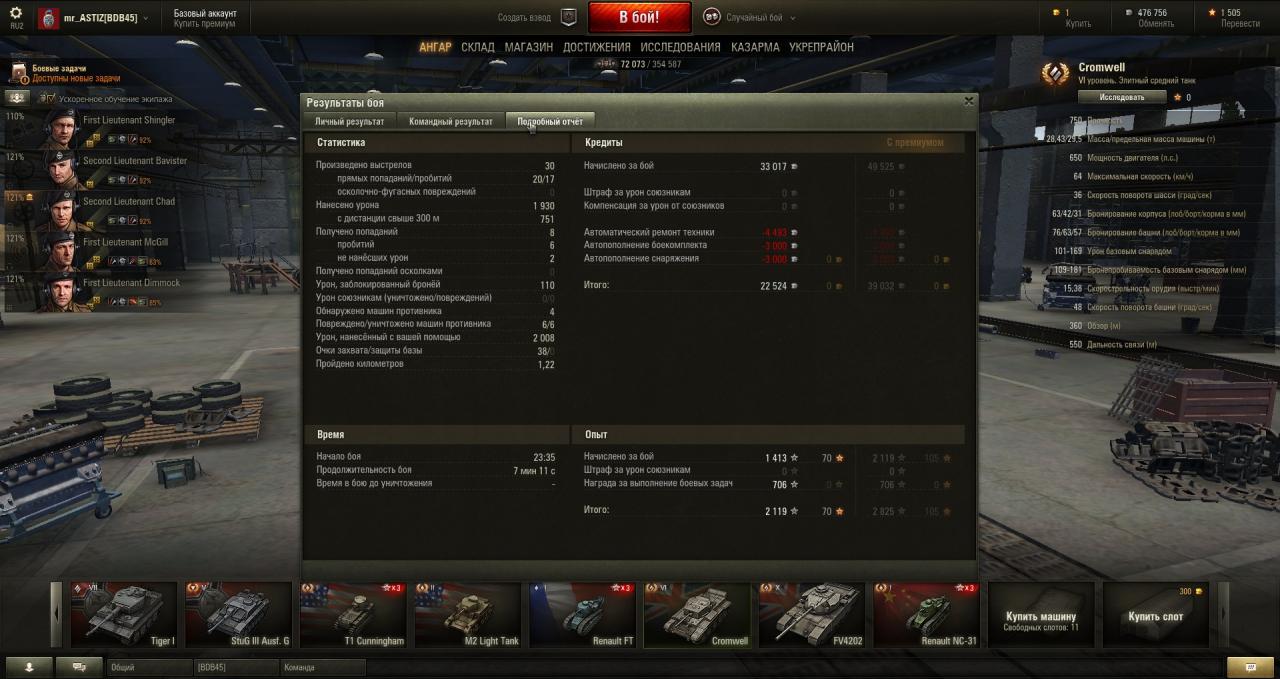Go to the МАГАЗИН shop section

click(528, 47)
